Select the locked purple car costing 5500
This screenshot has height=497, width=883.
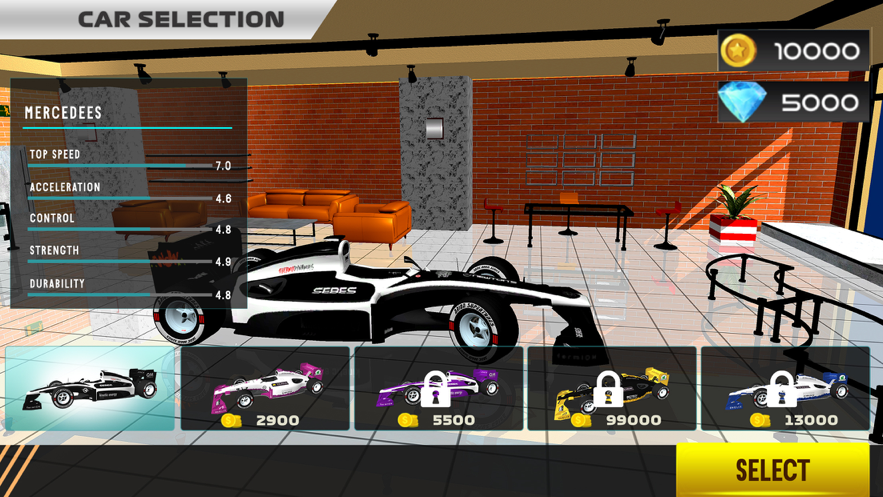[439, 388]
